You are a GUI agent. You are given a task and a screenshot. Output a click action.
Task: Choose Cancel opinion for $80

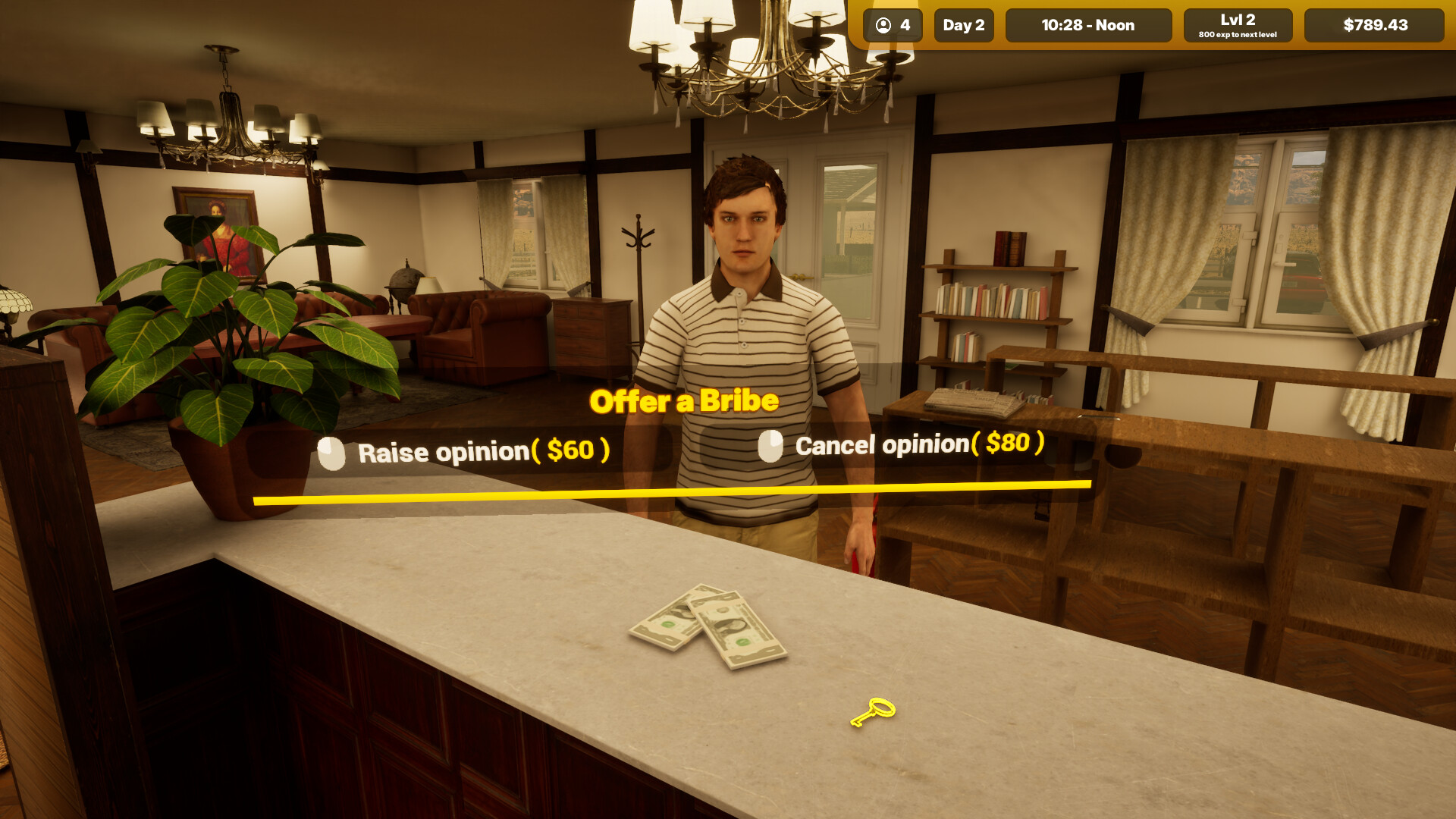(x=918, y=447)
